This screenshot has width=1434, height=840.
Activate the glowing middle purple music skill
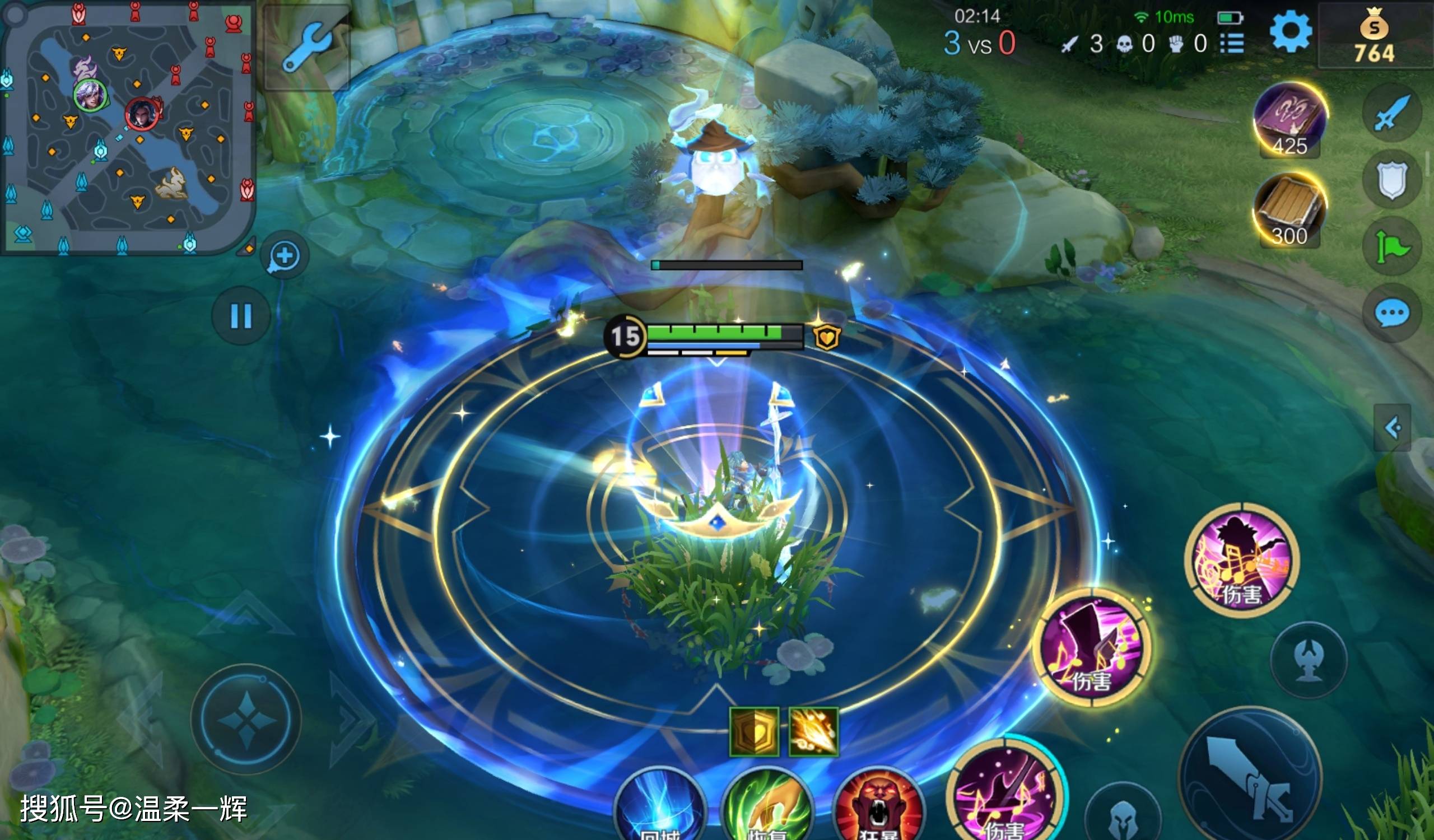[x=1091, y=648]
